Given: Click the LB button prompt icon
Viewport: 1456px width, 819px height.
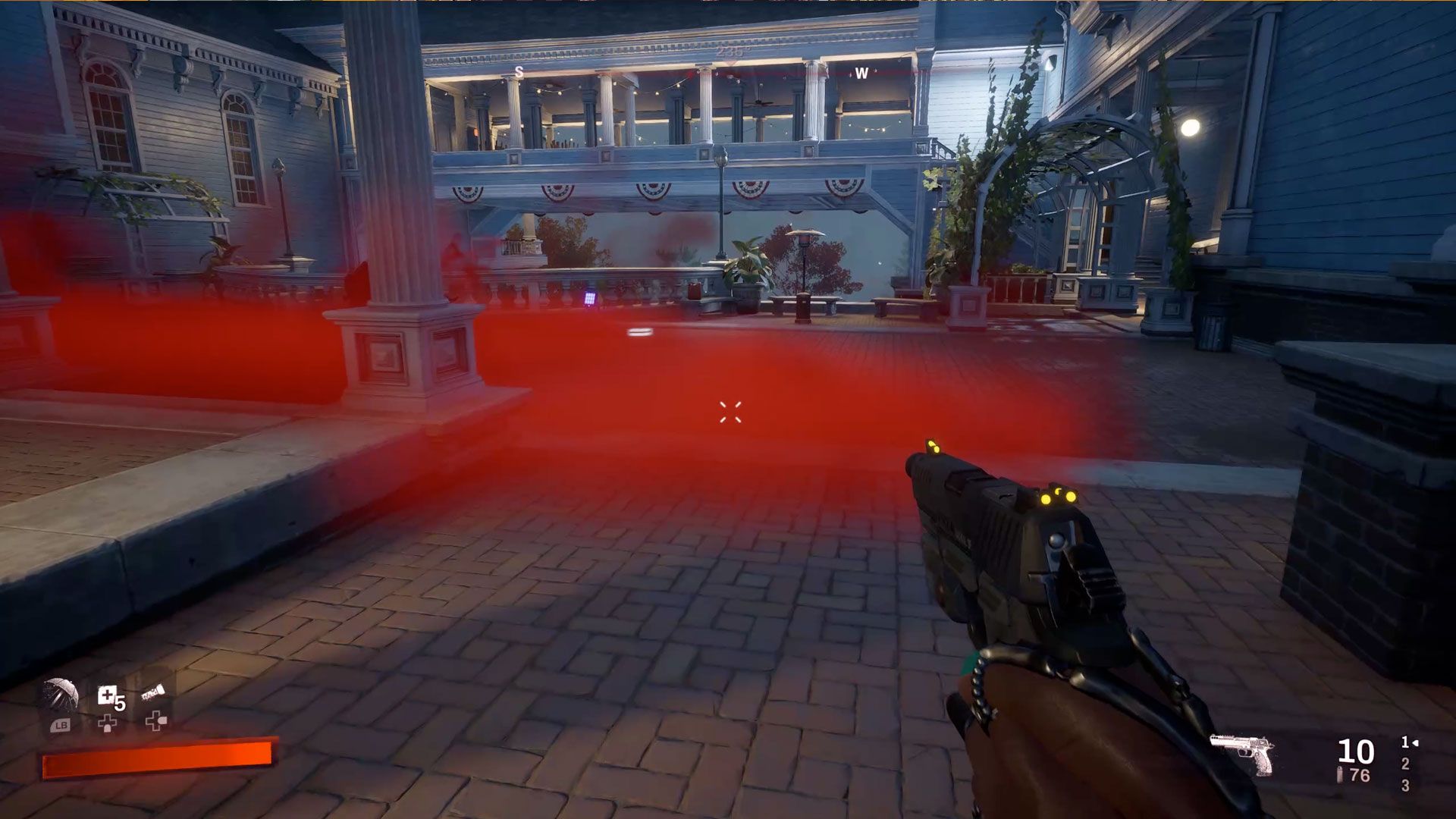Looking at the screenshot, I should tap(61, 726).
